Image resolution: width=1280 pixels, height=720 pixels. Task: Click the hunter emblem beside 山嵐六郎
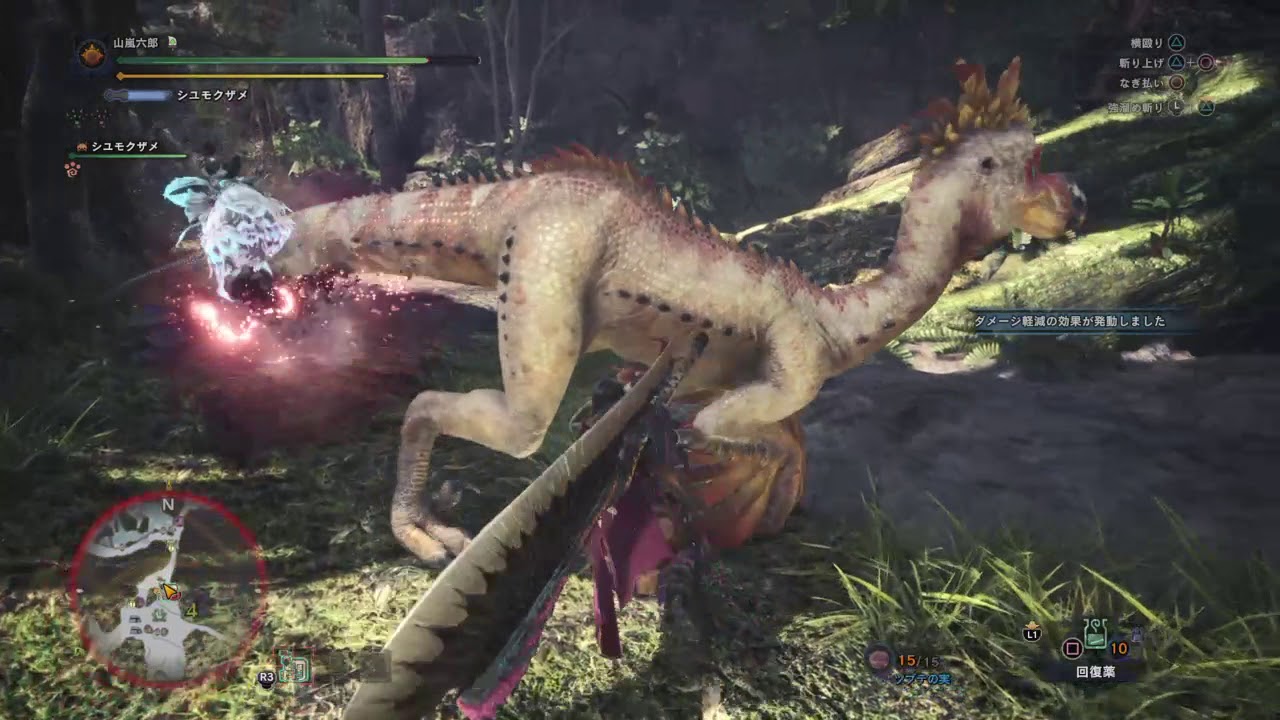pyautogui.click(x=92, y=55)
